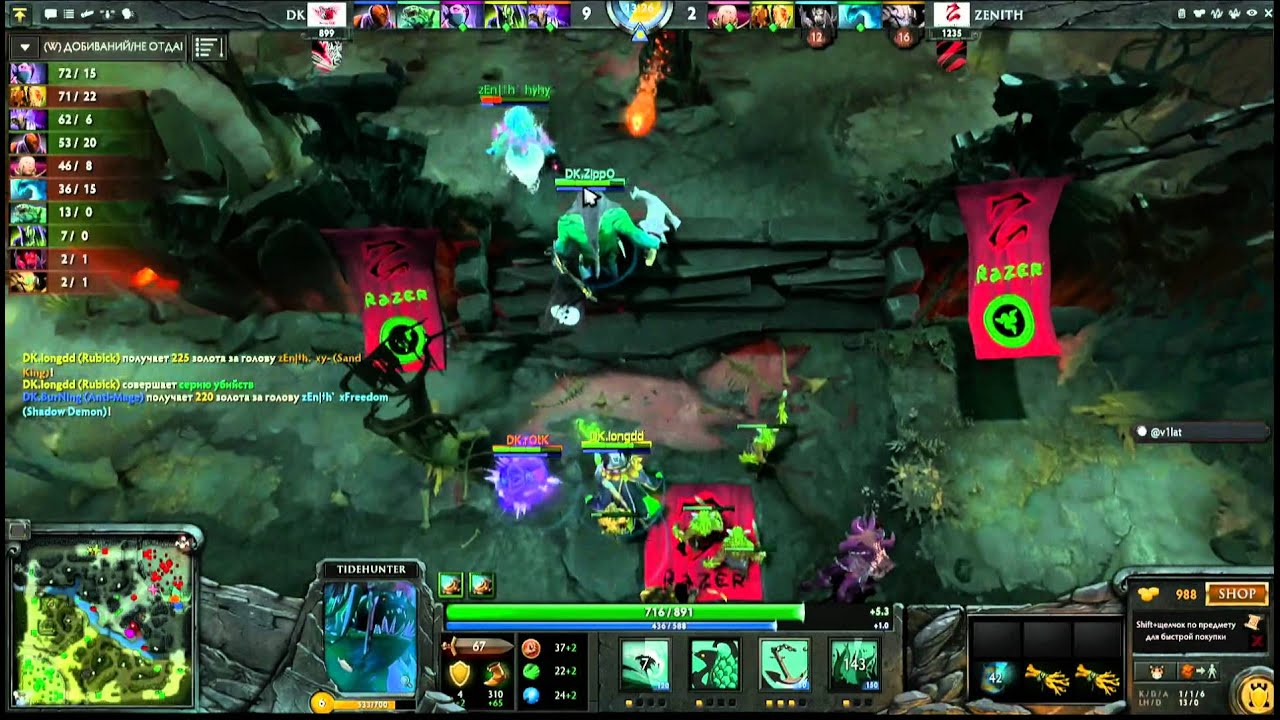Activate the Ravage ultimate ability
The width and height of the screenshot is (1280, 720).
click(854, 663)
